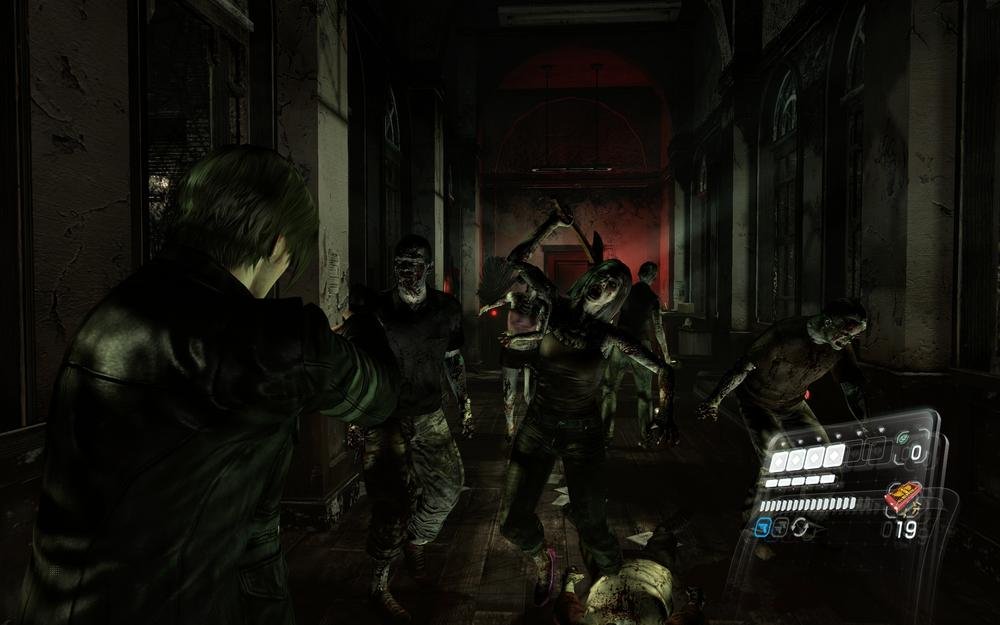Select the green health tablet icon

pos(901,437)
